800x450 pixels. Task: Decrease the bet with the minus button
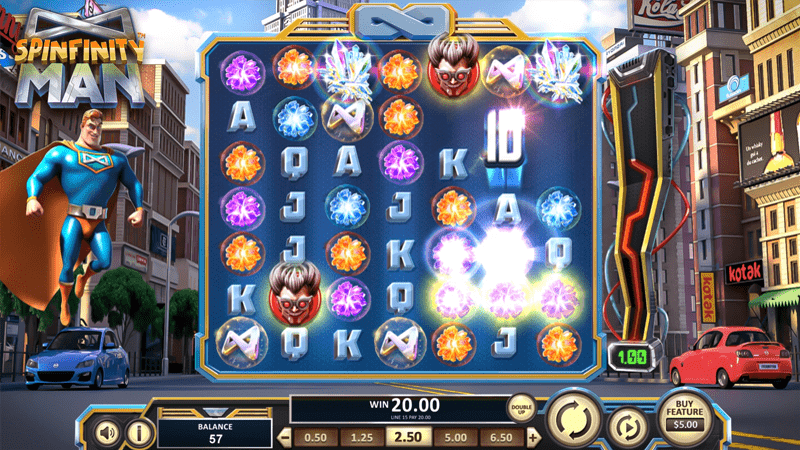click(x=284, y=438)
